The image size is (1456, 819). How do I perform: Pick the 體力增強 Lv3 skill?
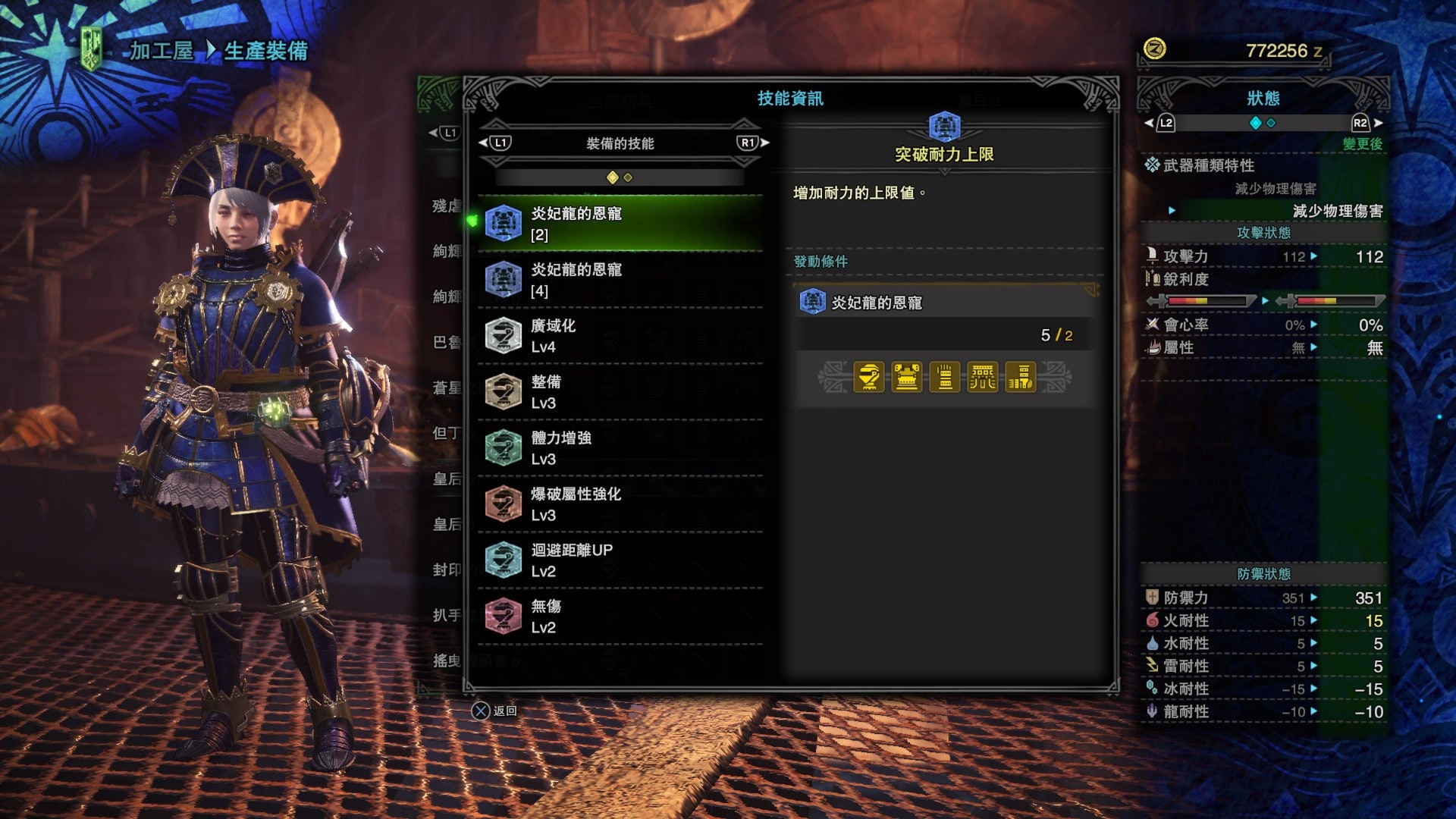620,448
